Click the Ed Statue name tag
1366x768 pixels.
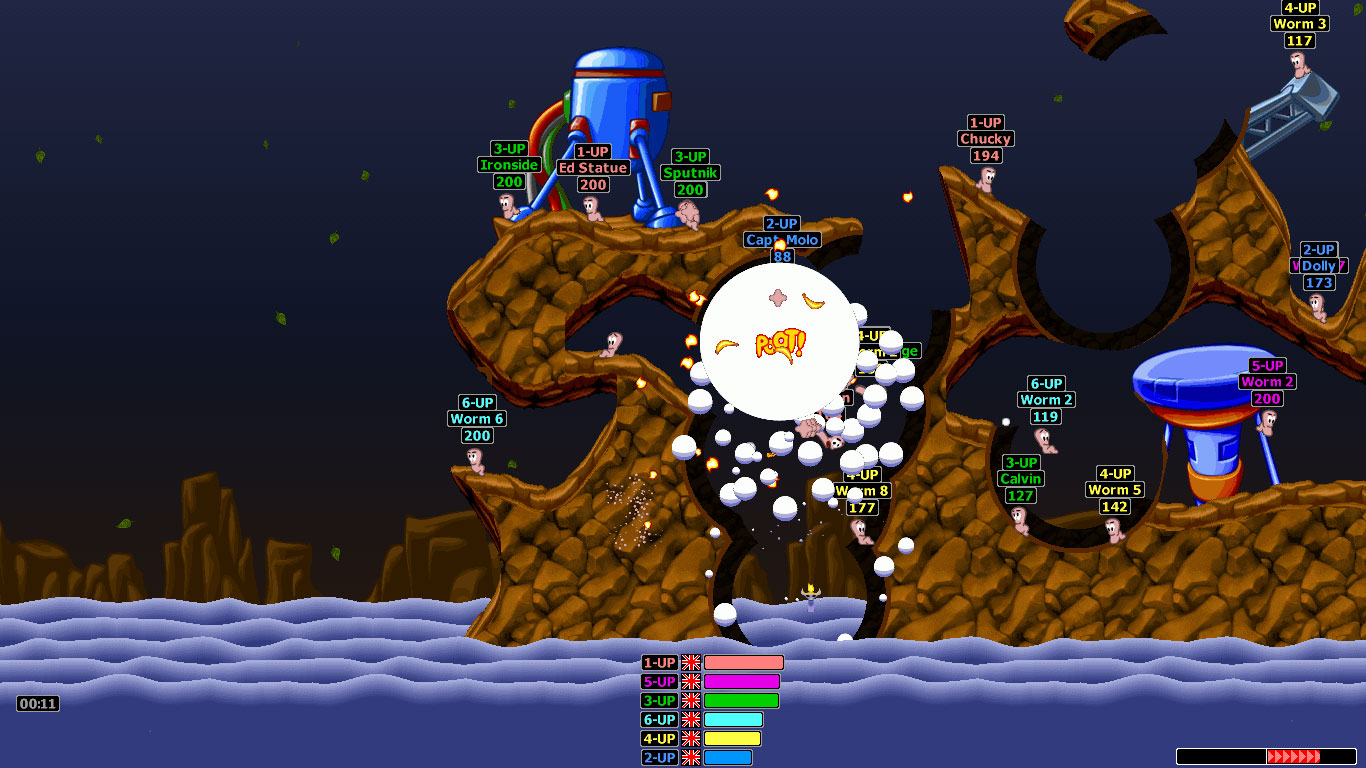(592, 169)
